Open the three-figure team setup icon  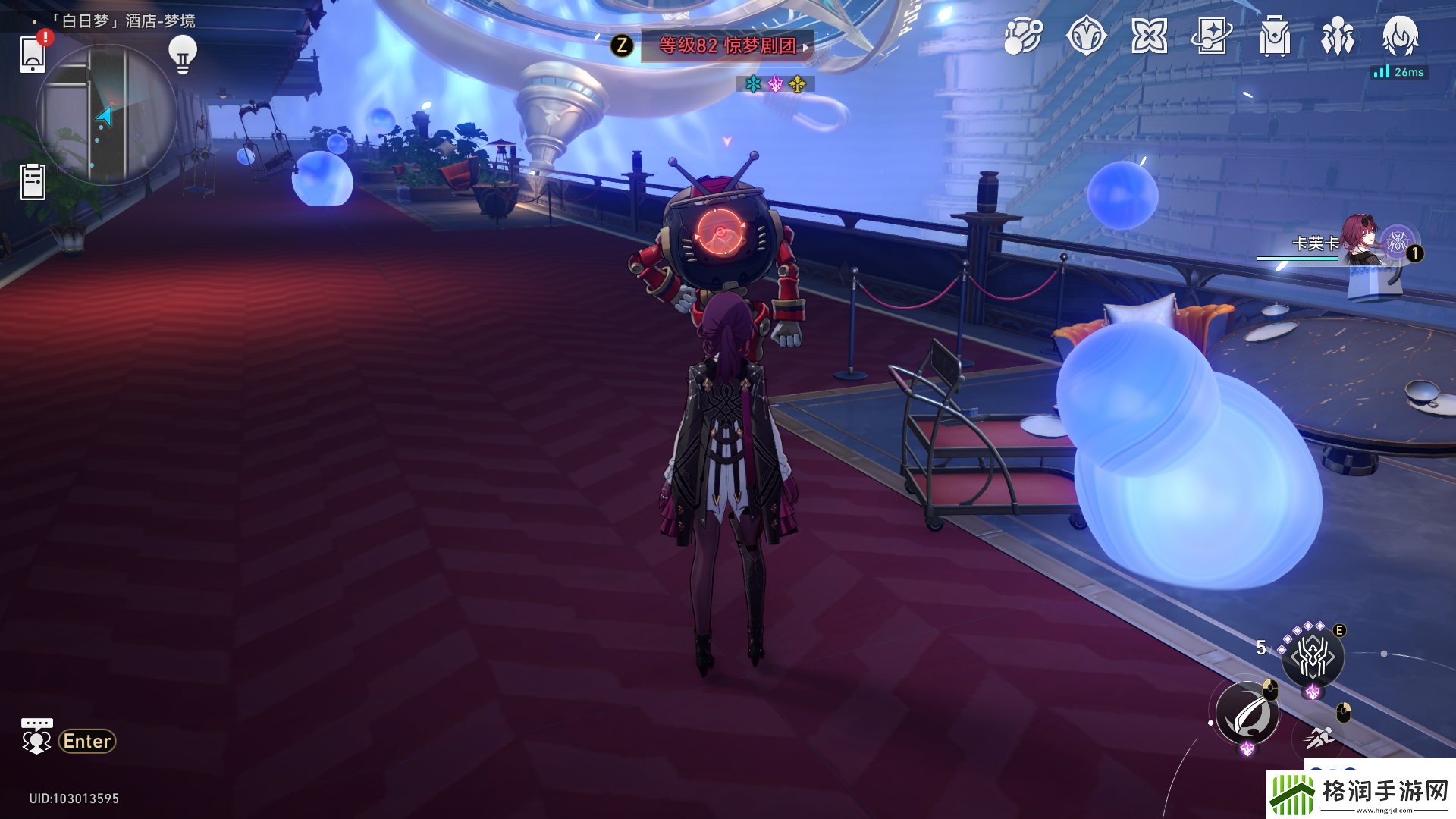(1338, 36)
